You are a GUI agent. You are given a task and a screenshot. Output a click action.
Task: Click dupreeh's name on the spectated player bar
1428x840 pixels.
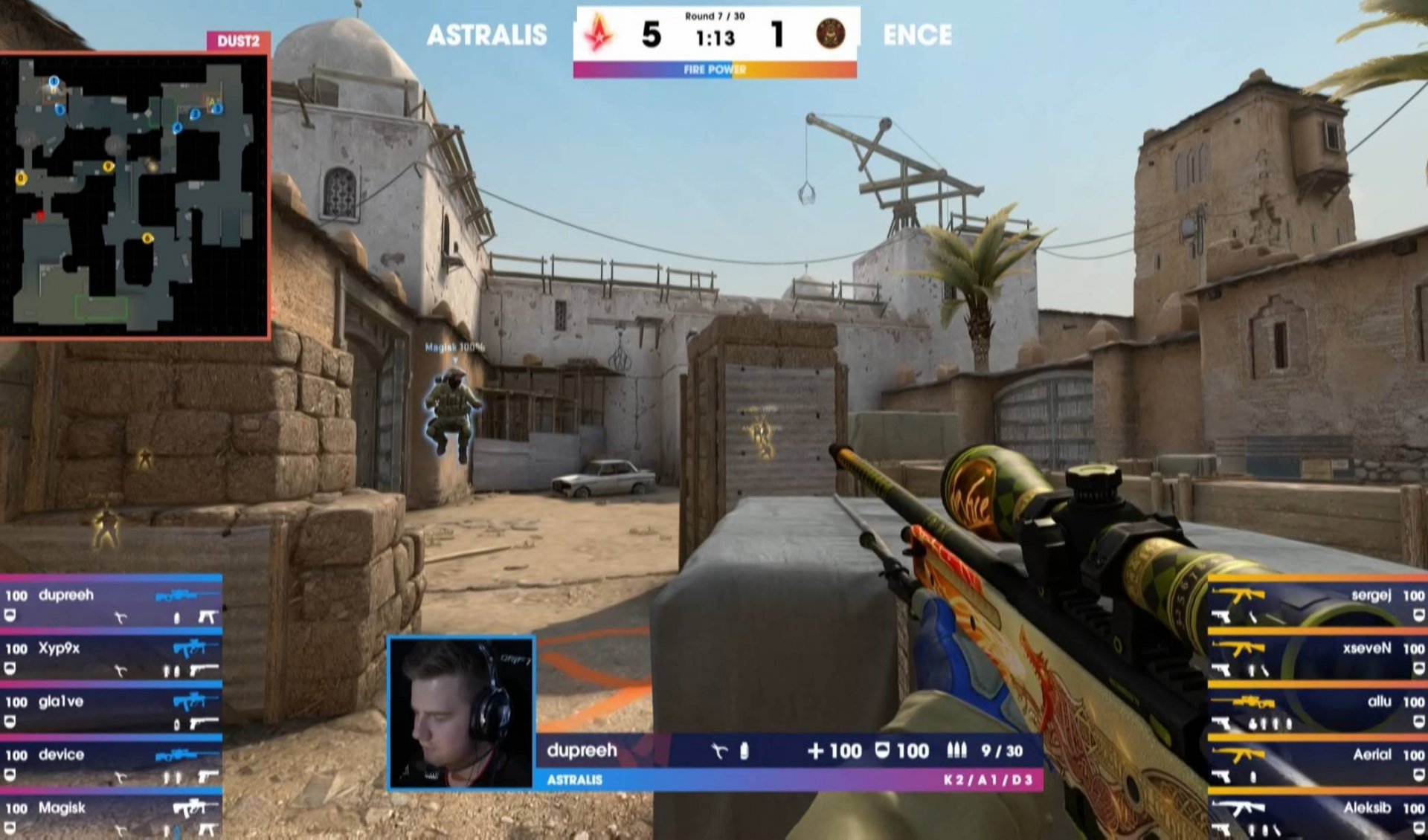point(582,751)
